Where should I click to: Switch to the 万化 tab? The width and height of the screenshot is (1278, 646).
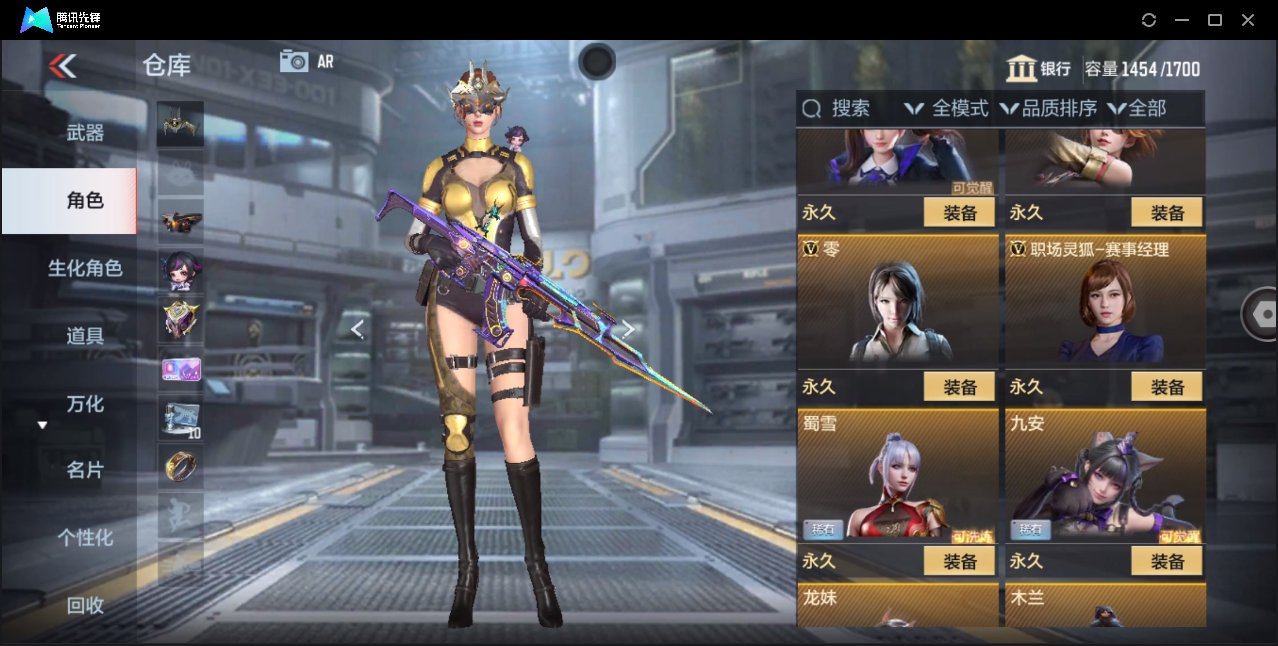[x=85, y=404]
